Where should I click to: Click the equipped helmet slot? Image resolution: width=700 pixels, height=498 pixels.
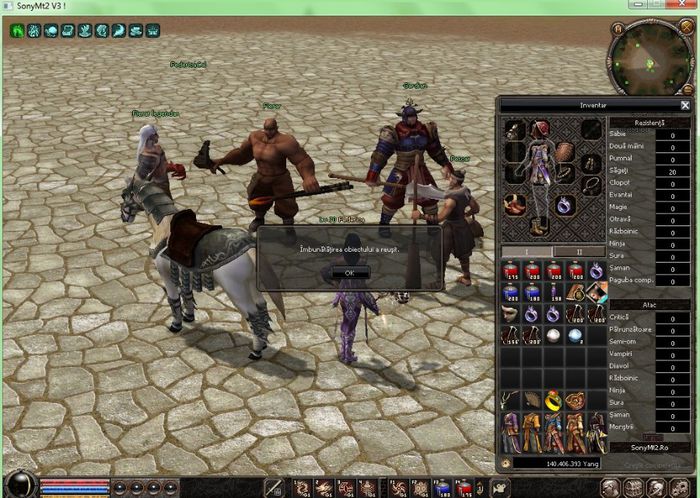[x=542, y=129]
